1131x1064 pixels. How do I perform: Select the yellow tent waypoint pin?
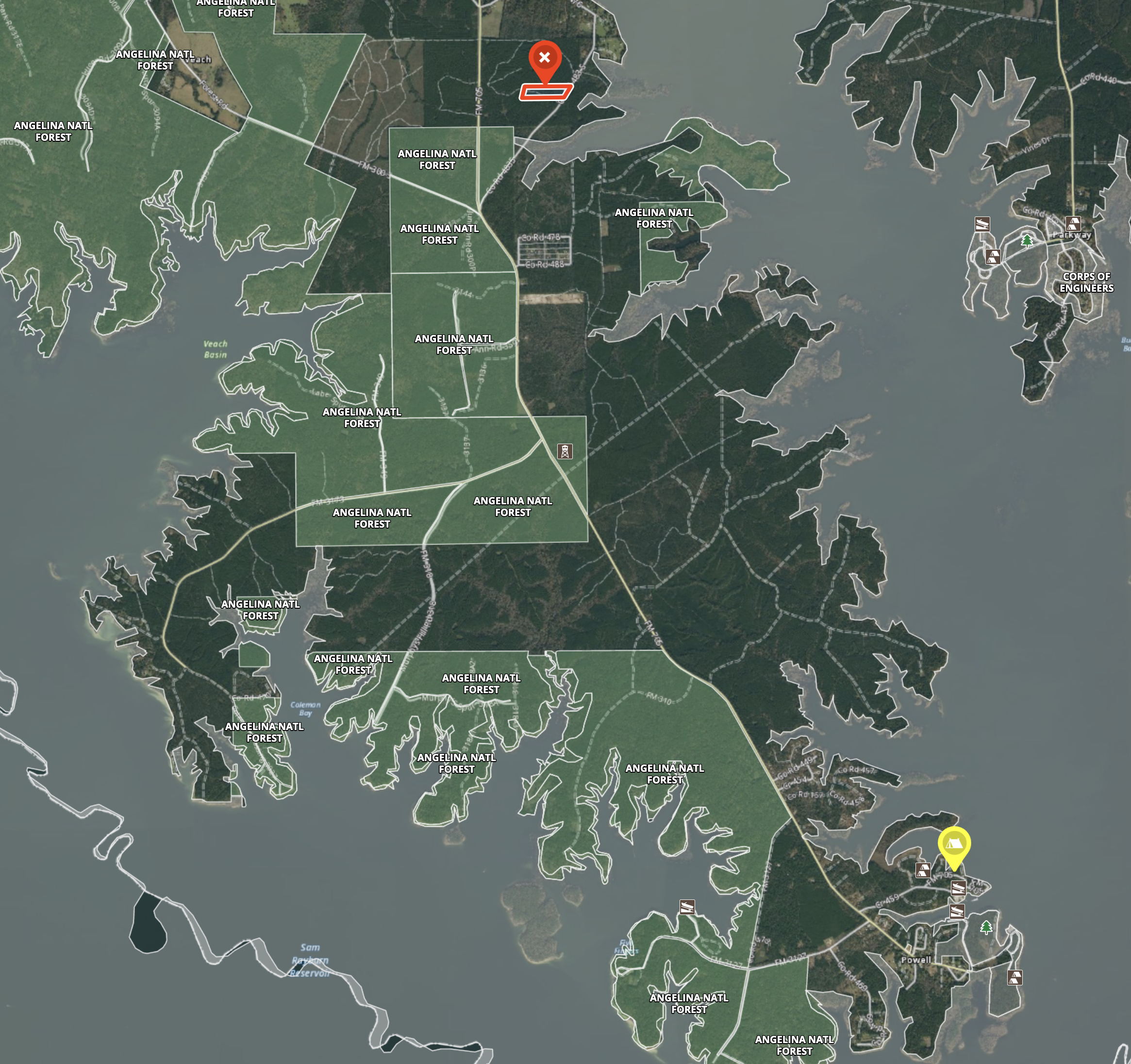pos(954,845)
